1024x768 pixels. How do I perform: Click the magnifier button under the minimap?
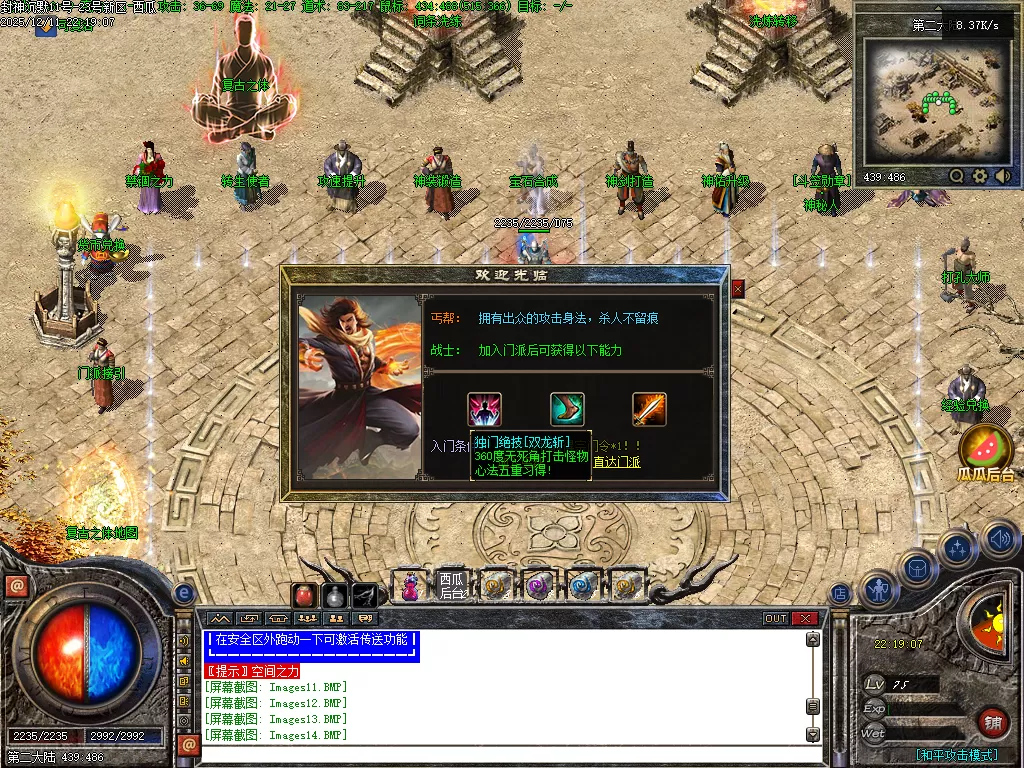click(x=957, y=176)
